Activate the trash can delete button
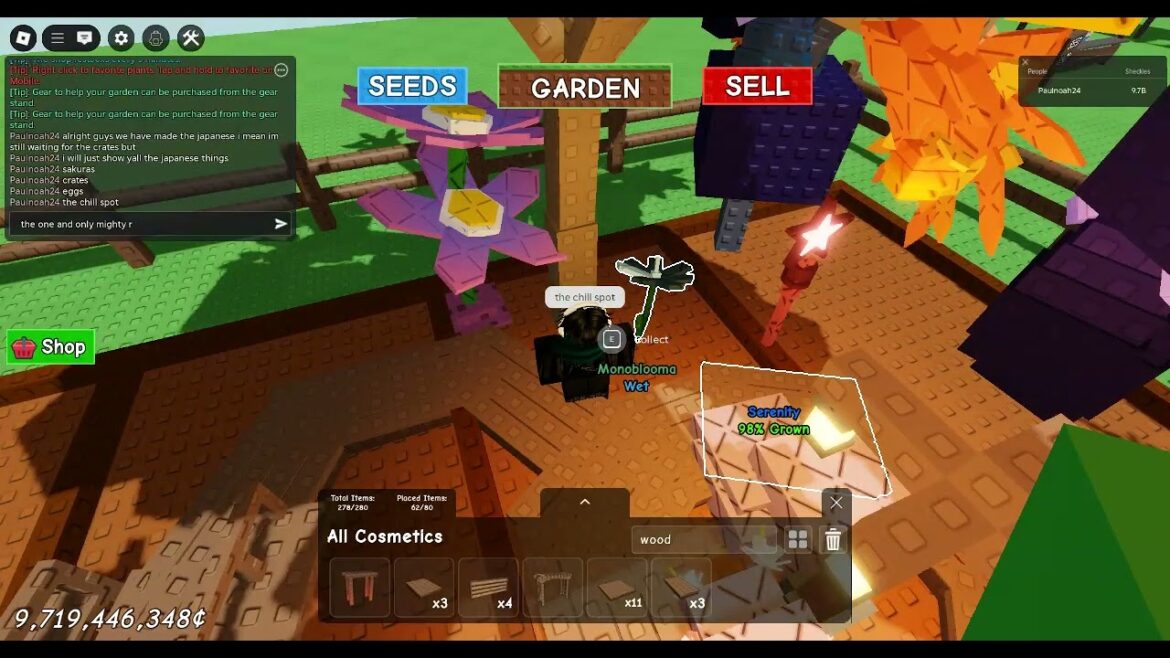 click(x=833, y=540)
